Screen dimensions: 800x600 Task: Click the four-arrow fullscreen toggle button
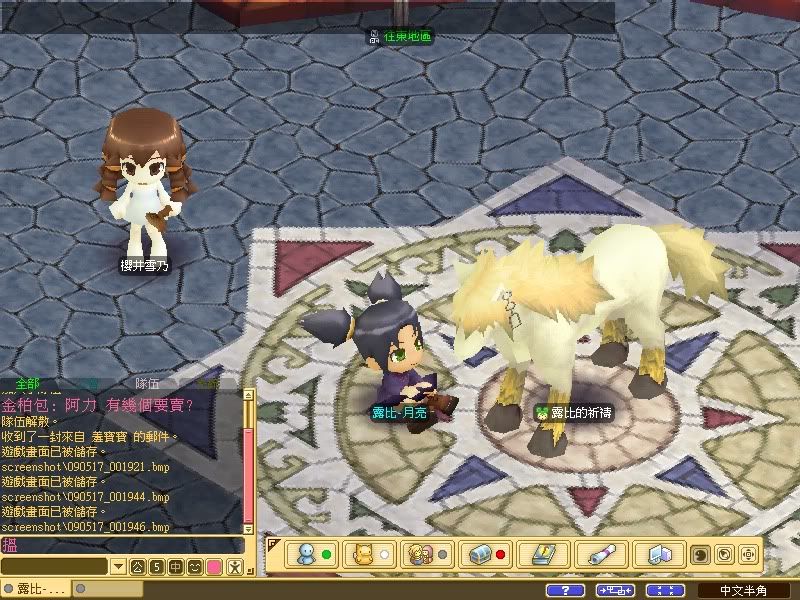coord(660,591)
